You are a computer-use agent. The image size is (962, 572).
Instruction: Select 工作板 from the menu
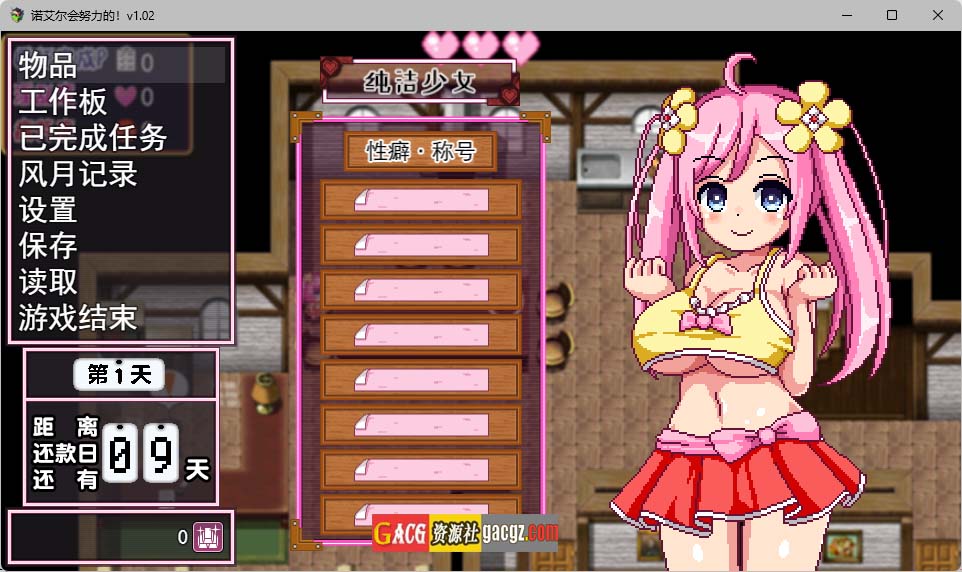(x=63, y=102)
